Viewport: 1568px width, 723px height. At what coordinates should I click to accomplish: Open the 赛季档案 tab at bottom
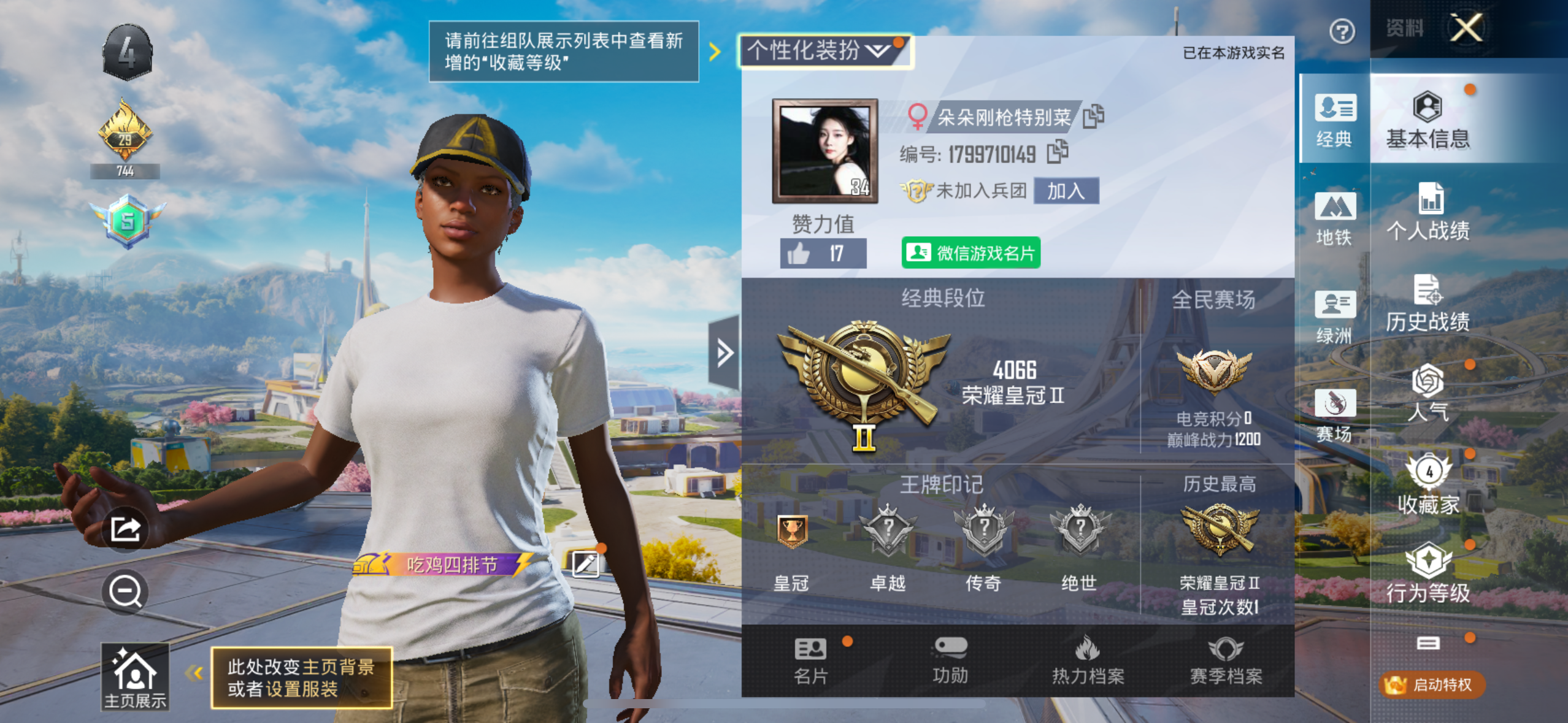[1226, 661]
